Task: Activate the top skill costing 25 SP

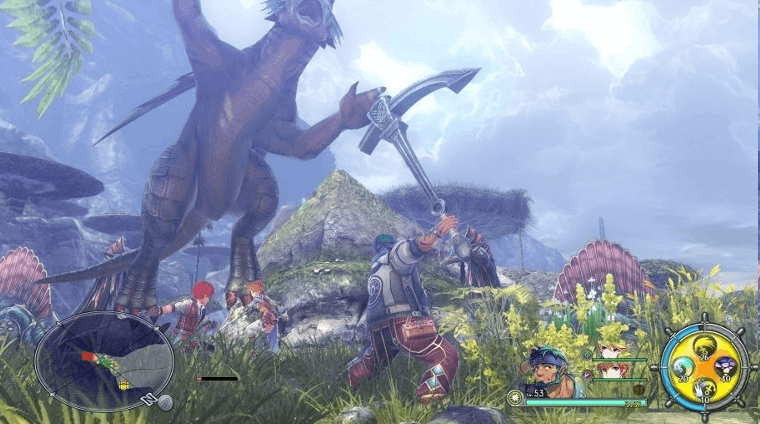Action: (x=704, y=348)
